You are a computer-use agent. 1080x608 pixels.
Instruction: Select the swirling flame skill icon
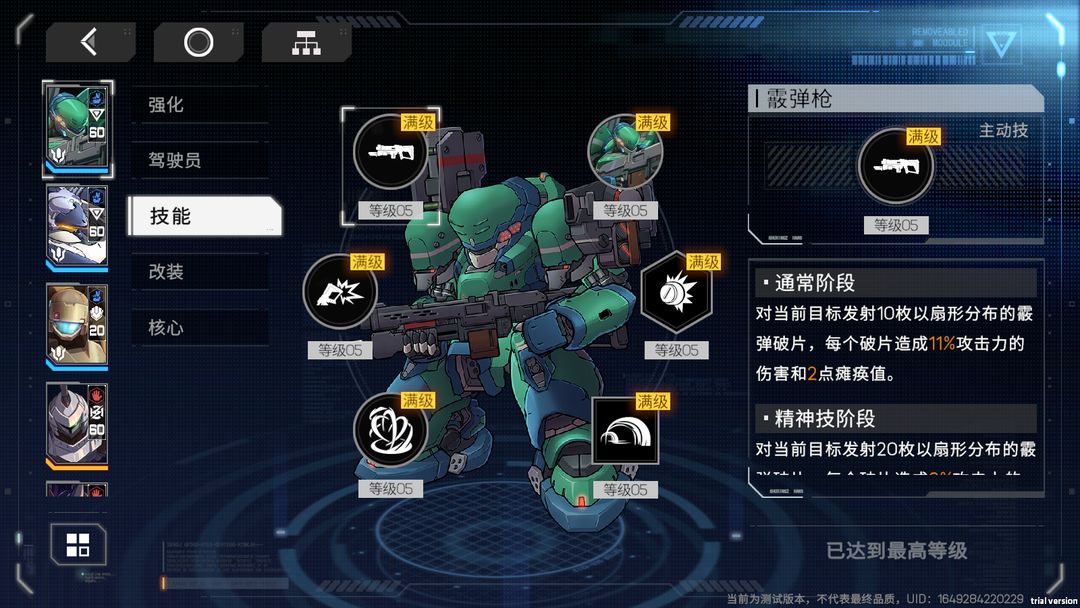click(x=391, y=431)
